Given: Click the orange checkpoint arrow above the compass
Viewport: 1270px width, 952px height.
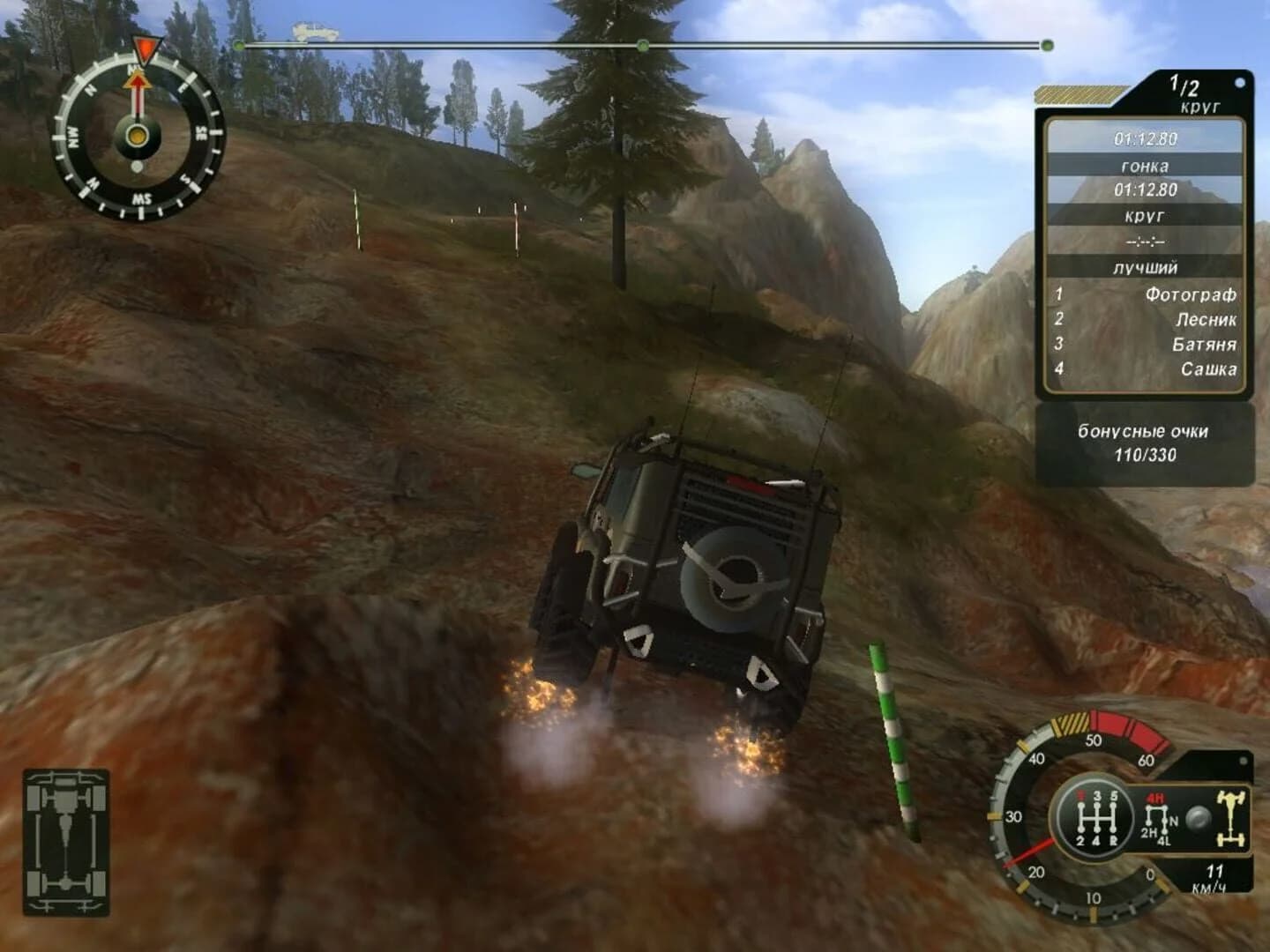Looking at the screenshot, I should pos(144,48).
